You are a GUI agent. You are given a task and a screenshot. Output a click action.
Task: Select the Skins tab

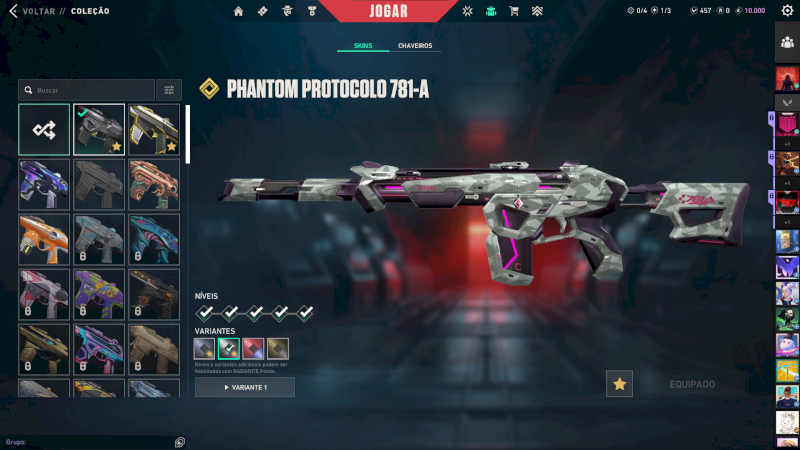[362, 46]
